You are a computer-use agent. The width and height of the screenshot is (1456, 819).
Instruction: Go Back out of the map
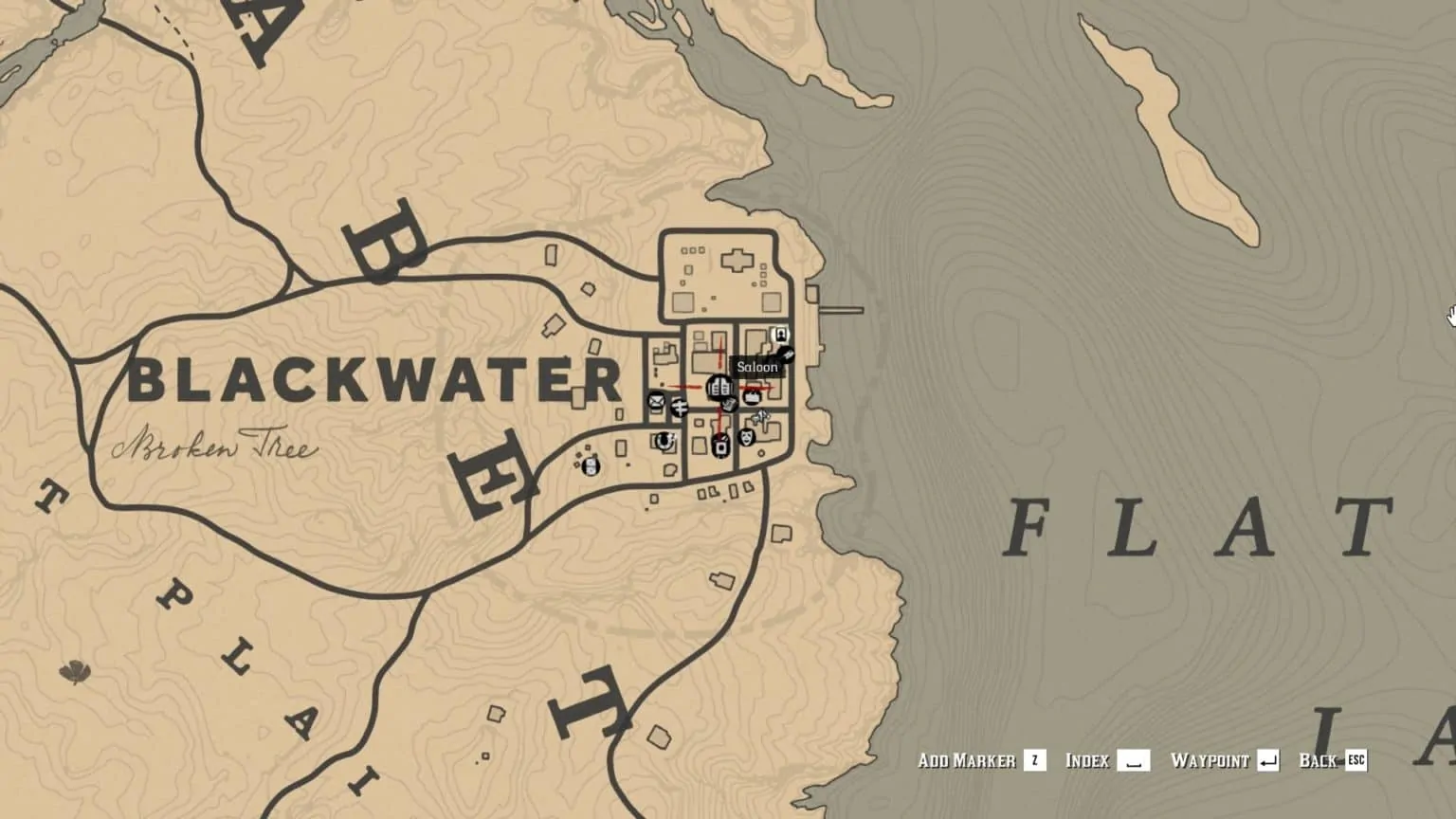coord(1332,760)
